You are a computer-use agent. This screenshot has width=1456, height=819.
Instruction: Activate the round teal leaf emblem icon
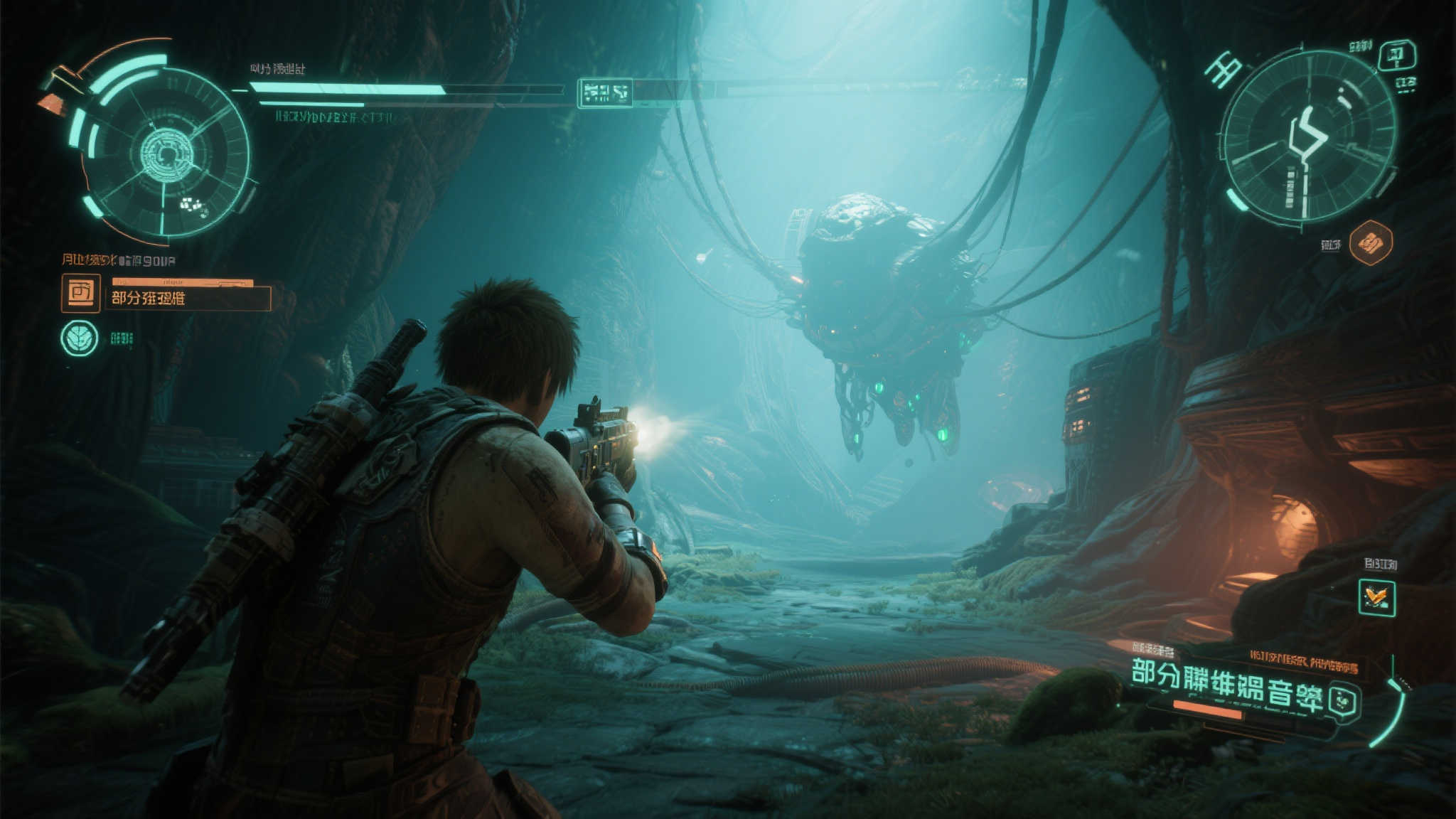tap(80, 338)
